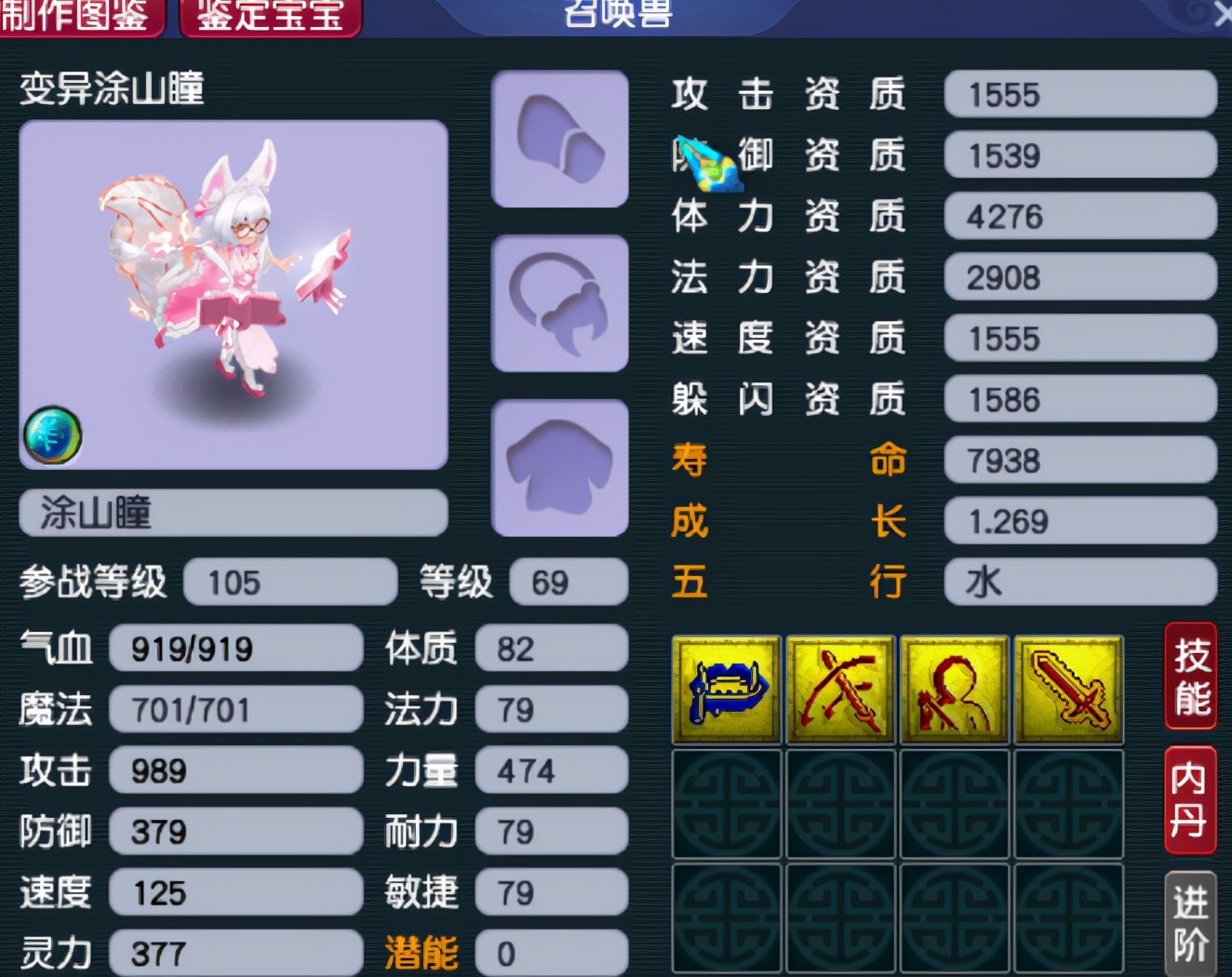Select the crossed-weapons skill icon

839,690
